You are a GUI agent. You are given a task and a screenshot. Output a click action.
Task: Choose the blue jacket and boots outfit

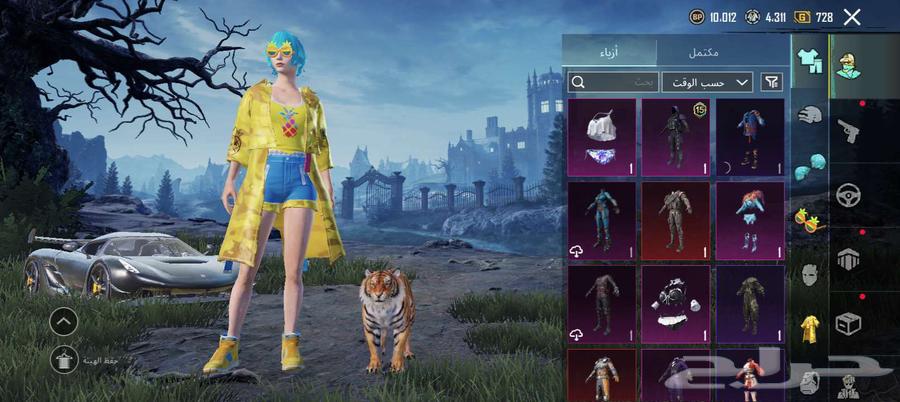click(x=750, y=136)
